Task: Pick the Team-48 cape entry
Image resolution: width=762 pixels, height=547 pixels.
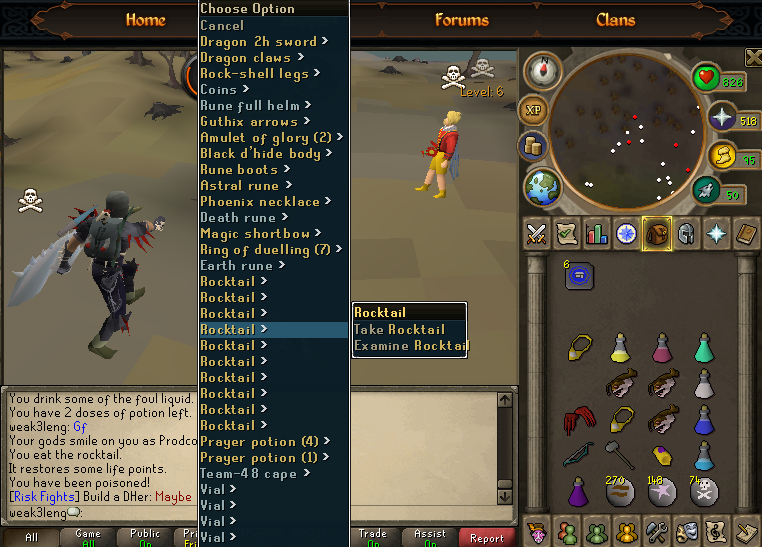Action: tap(248, 474)
